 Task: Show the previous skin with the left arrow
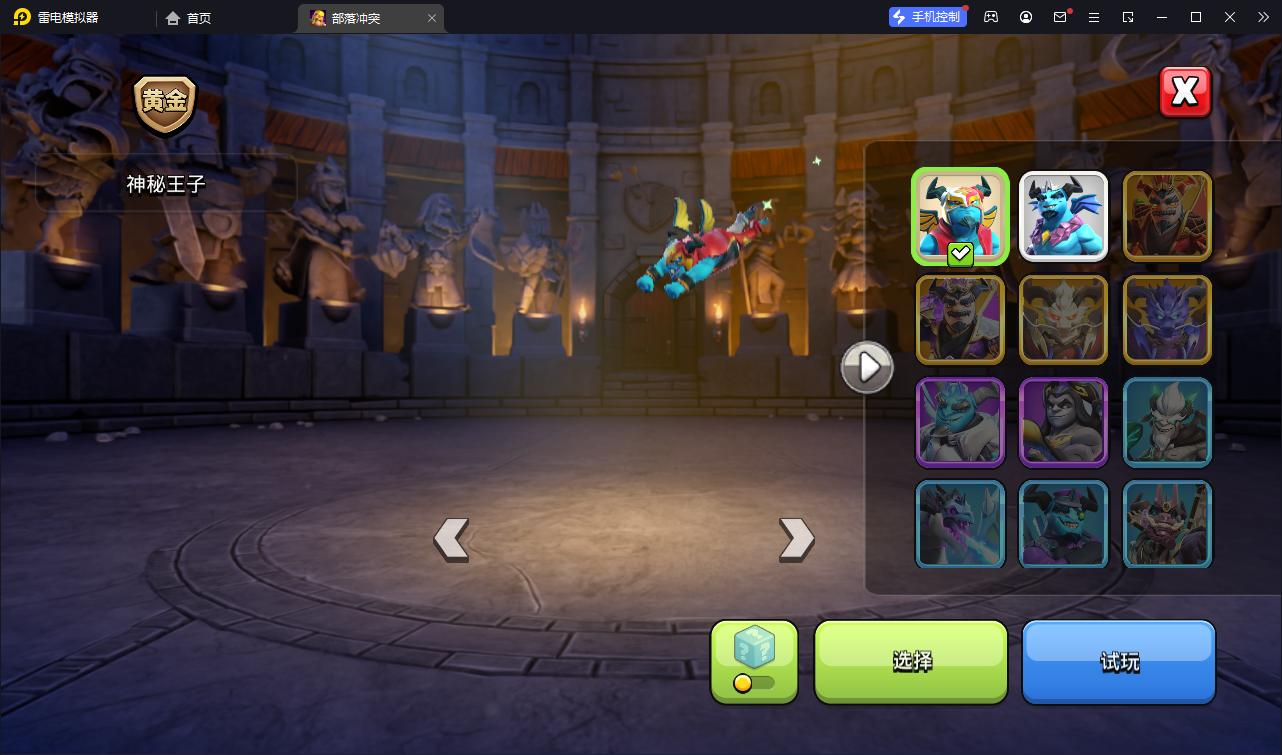click(x=451, y=539)
